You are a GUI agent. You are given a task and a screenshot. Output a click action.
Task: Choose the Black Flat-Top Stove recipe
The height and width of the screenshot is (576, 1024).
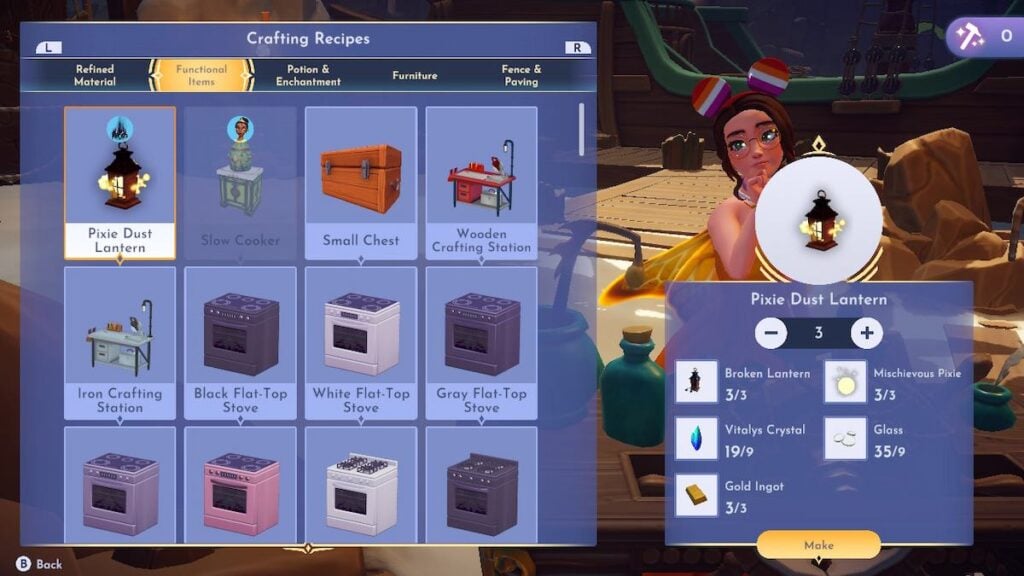coord(240,342)
